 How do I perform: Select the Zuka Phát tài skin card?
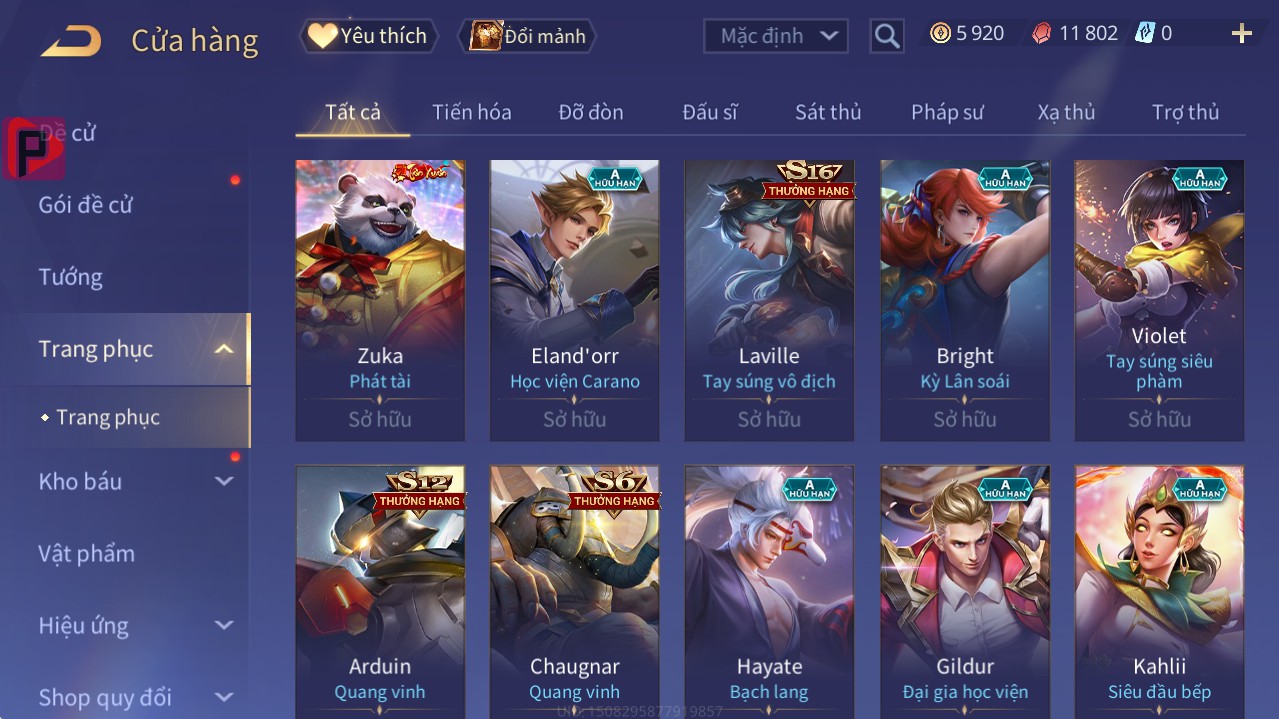click(380, 300)
